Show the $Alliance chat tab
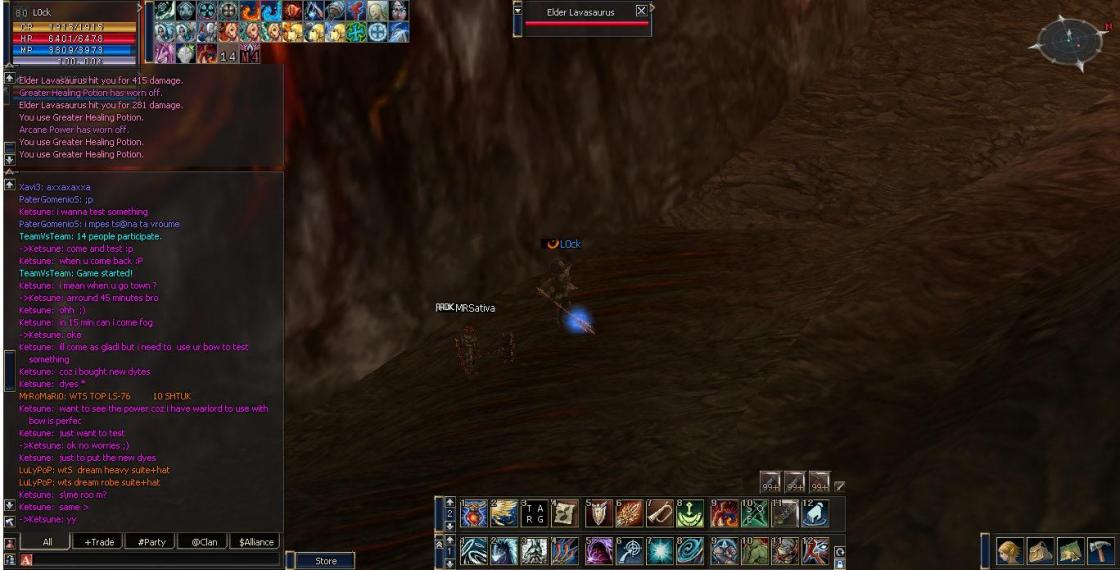This screenshot has height=570, width=1120. point(256,541)
